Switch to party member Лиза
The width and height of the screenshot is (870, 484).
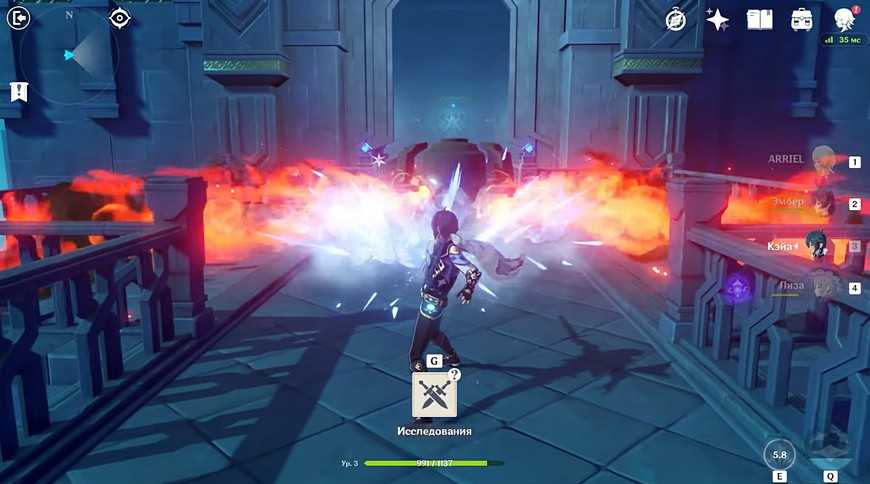(x=823, y=287)
